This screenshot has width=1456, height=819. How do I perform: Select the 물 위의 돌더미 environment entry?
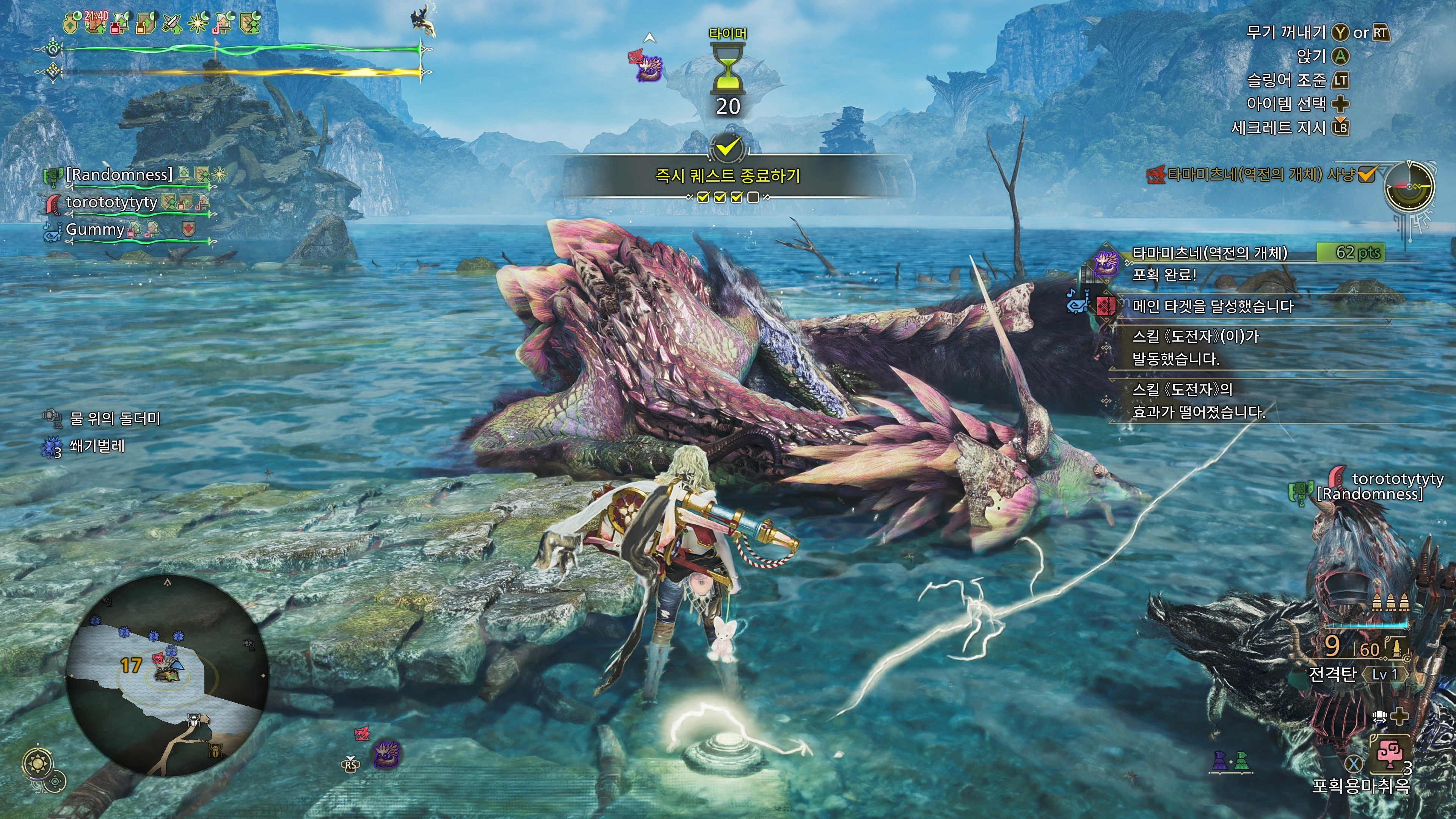click(x=115, y=418)
